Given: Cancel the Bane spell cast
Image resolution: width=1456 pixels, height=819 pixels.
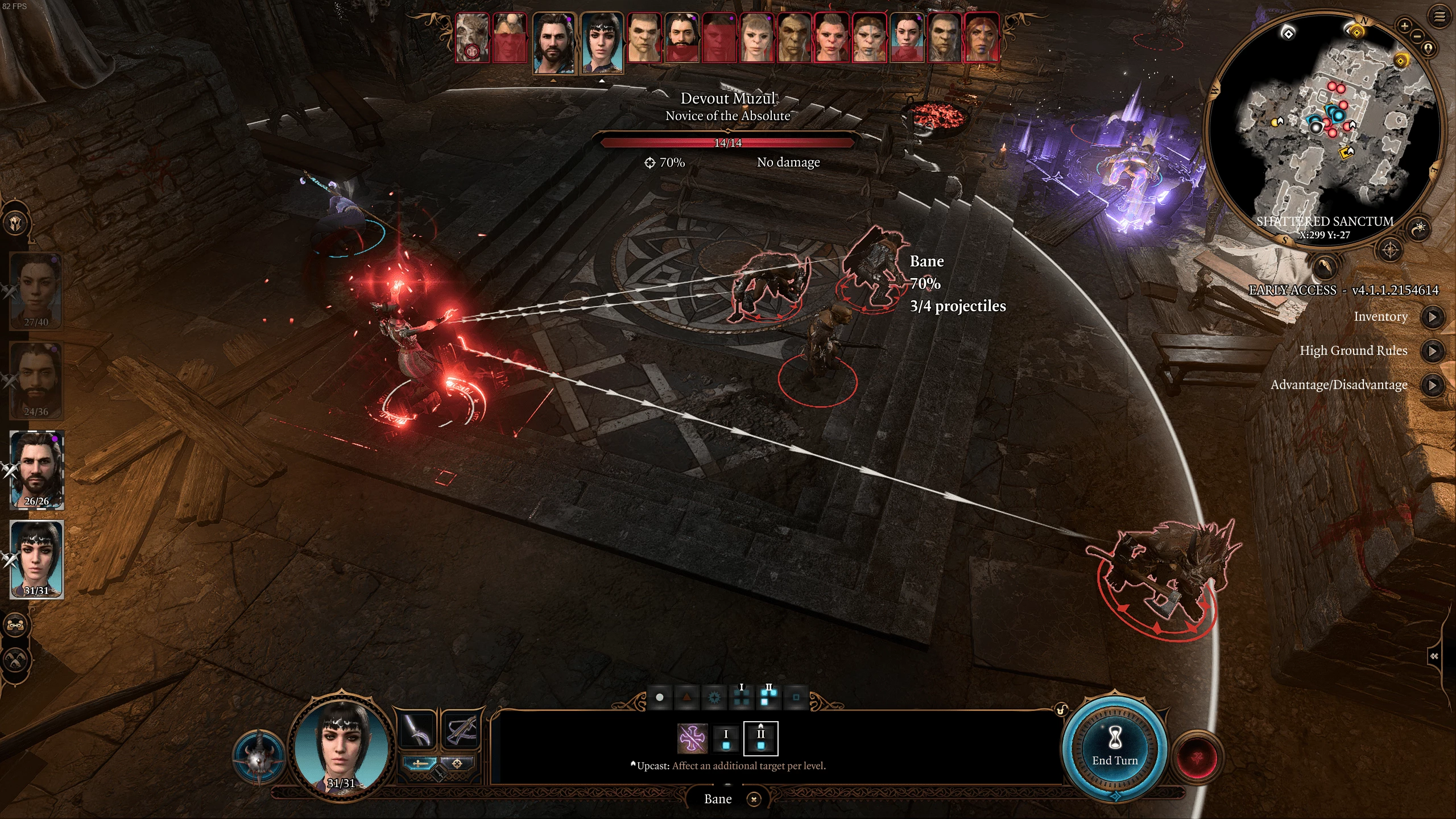Looking at the screenshot, I should click(x=754, y=799).
